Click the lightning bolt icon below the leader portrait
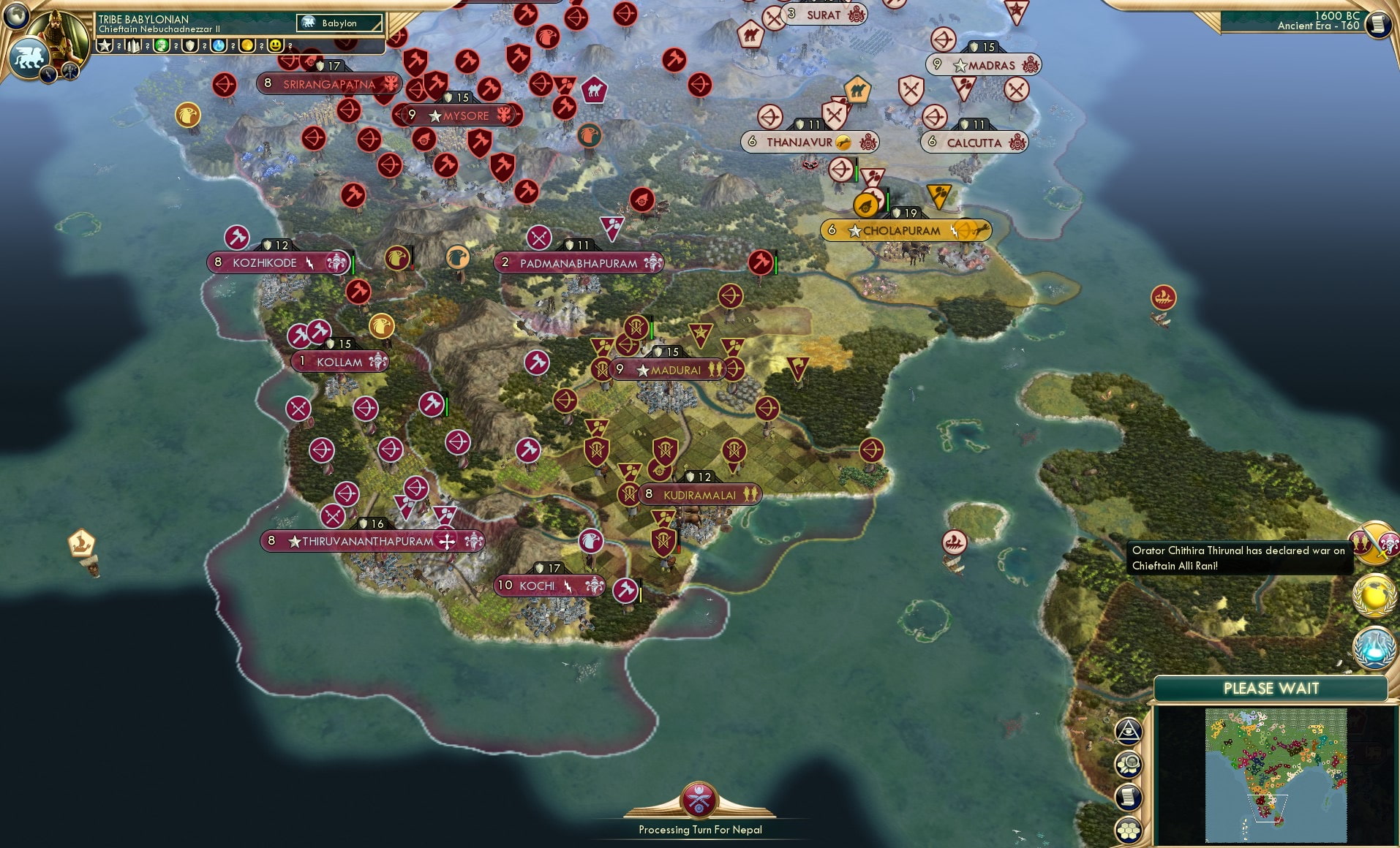Image resolution: width=1400 pixels, height=848 pixels. (48, 74)
